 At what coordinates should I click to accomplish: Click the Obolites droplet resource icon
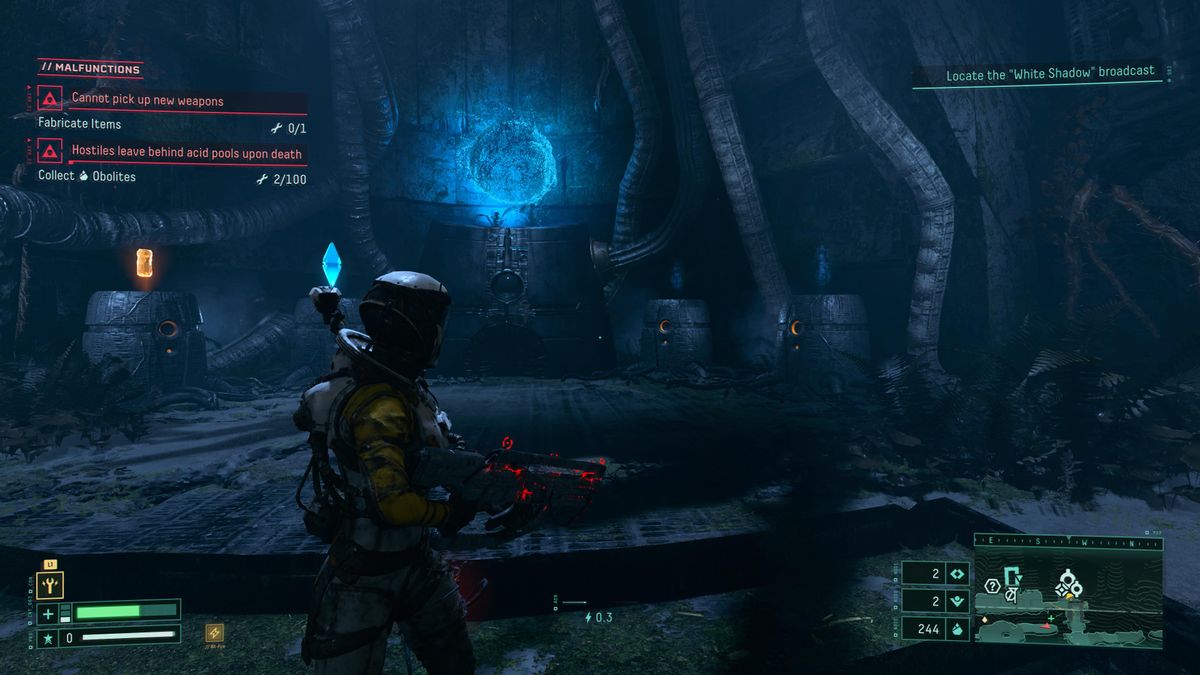956,629
